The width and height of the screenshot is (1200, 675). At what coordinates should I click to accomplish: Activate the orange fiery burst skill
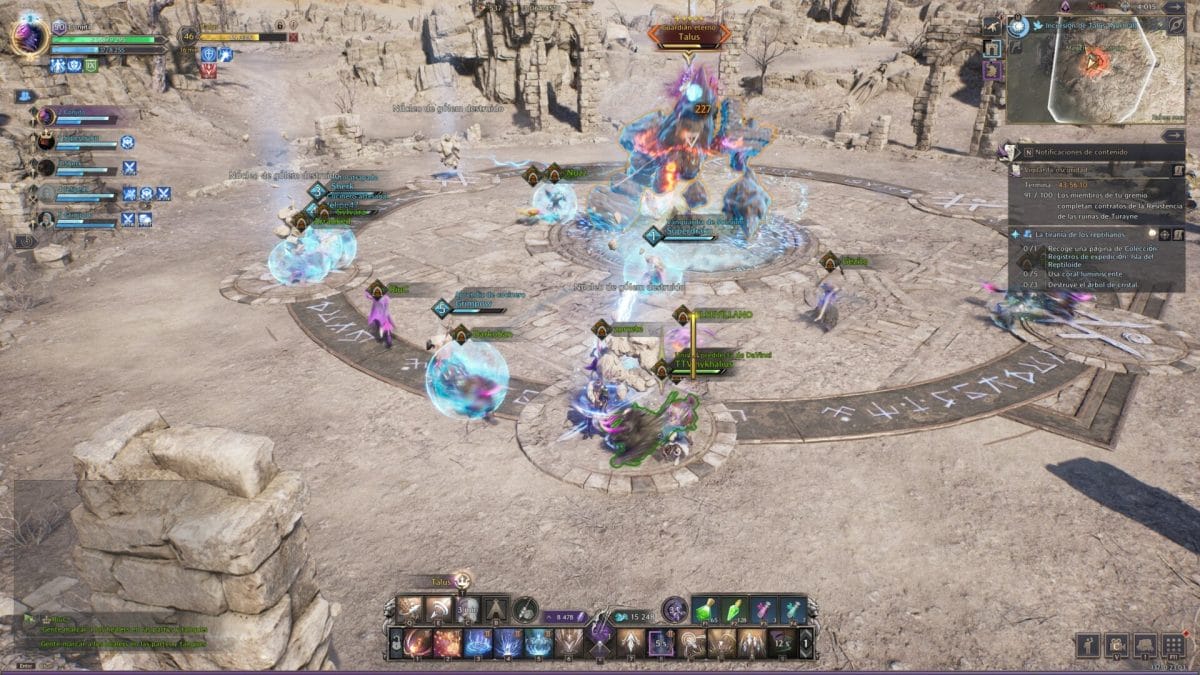click(447, 643)
